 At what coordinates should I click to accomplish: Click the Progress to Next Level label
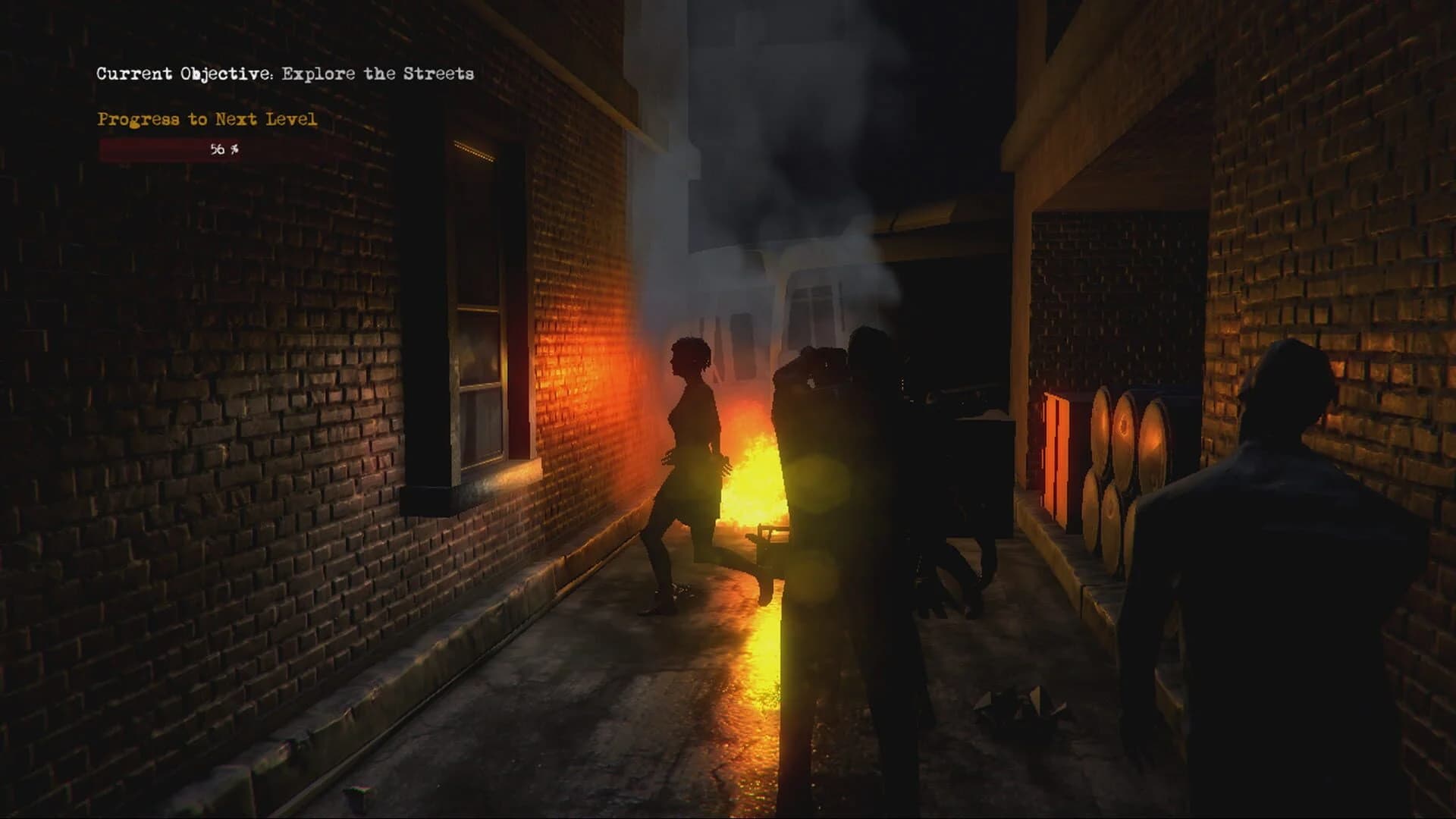pos(206,119)
